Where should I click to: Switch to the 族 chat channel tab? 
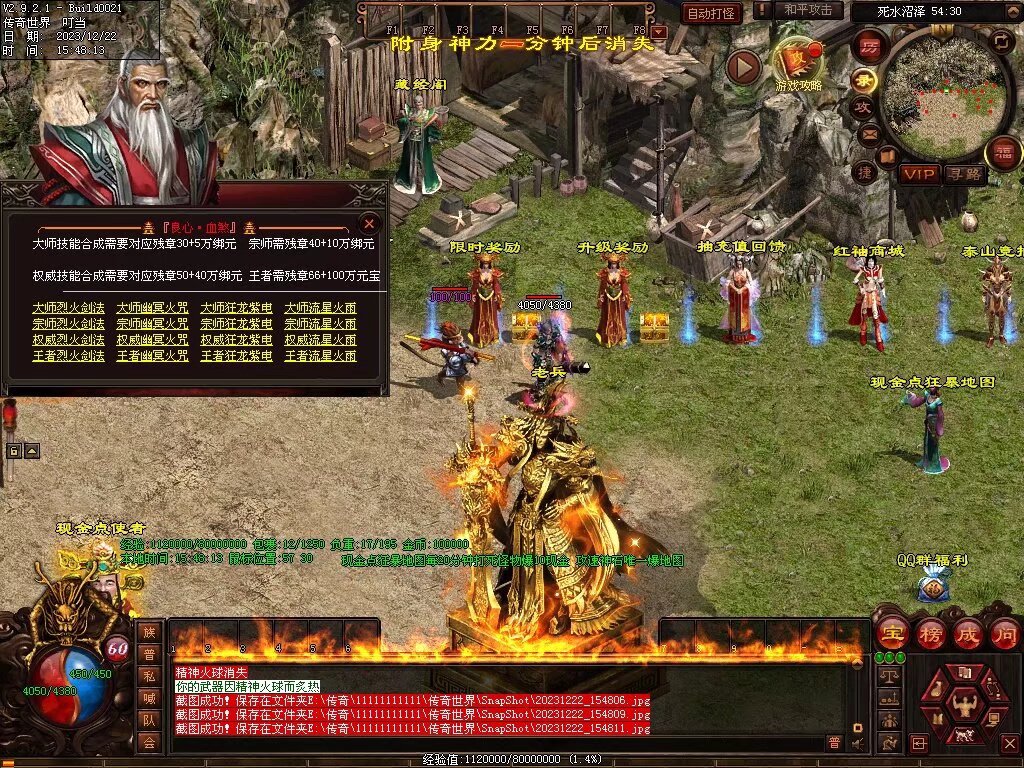(x=149, y=631)
